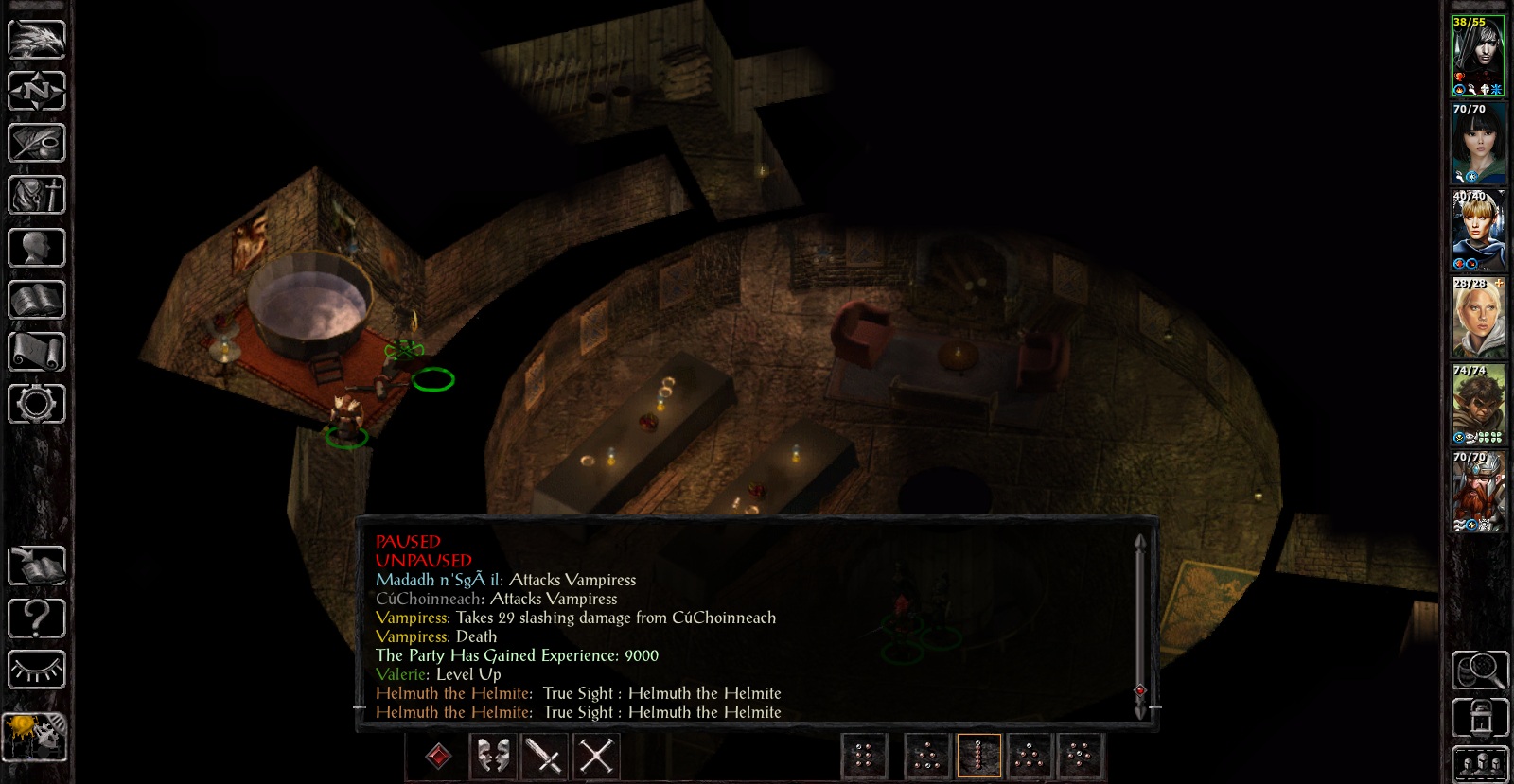The width and height of the screenshot is (1514, 784).
Task: Select the bearded dwarf portrait
Action: pyautogui.click(x=1478, y=491)
